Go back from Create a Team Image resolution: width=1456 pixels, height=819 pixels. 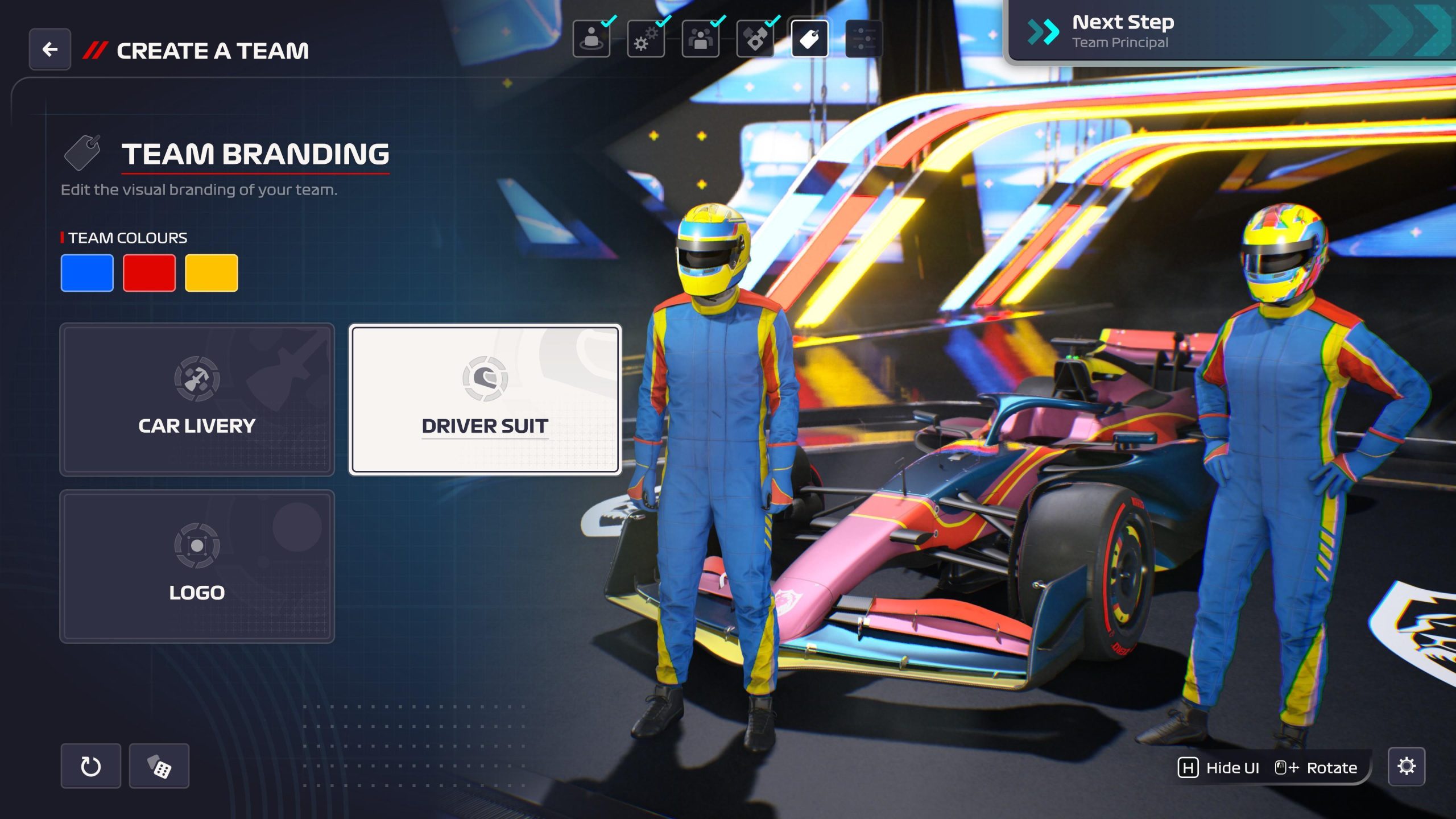50,49
